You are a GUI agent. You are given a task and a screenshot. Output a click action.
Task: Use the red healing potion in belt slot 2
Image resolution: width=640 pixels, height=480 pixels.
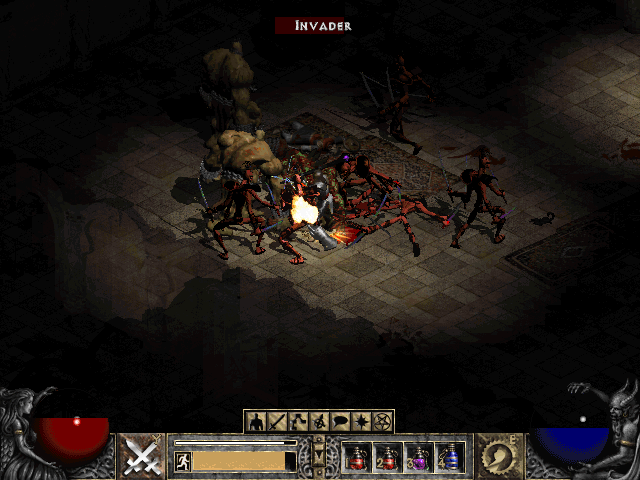[x=388, y=457]
